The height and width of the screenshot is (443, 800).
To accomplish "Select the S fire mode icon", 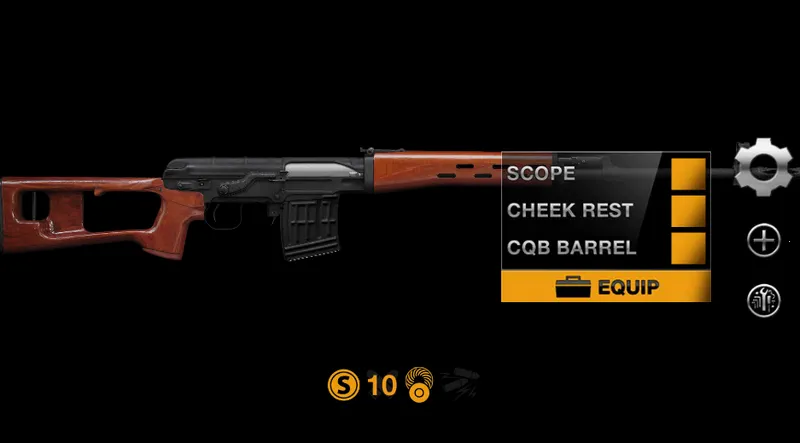I will pos(342,384).
